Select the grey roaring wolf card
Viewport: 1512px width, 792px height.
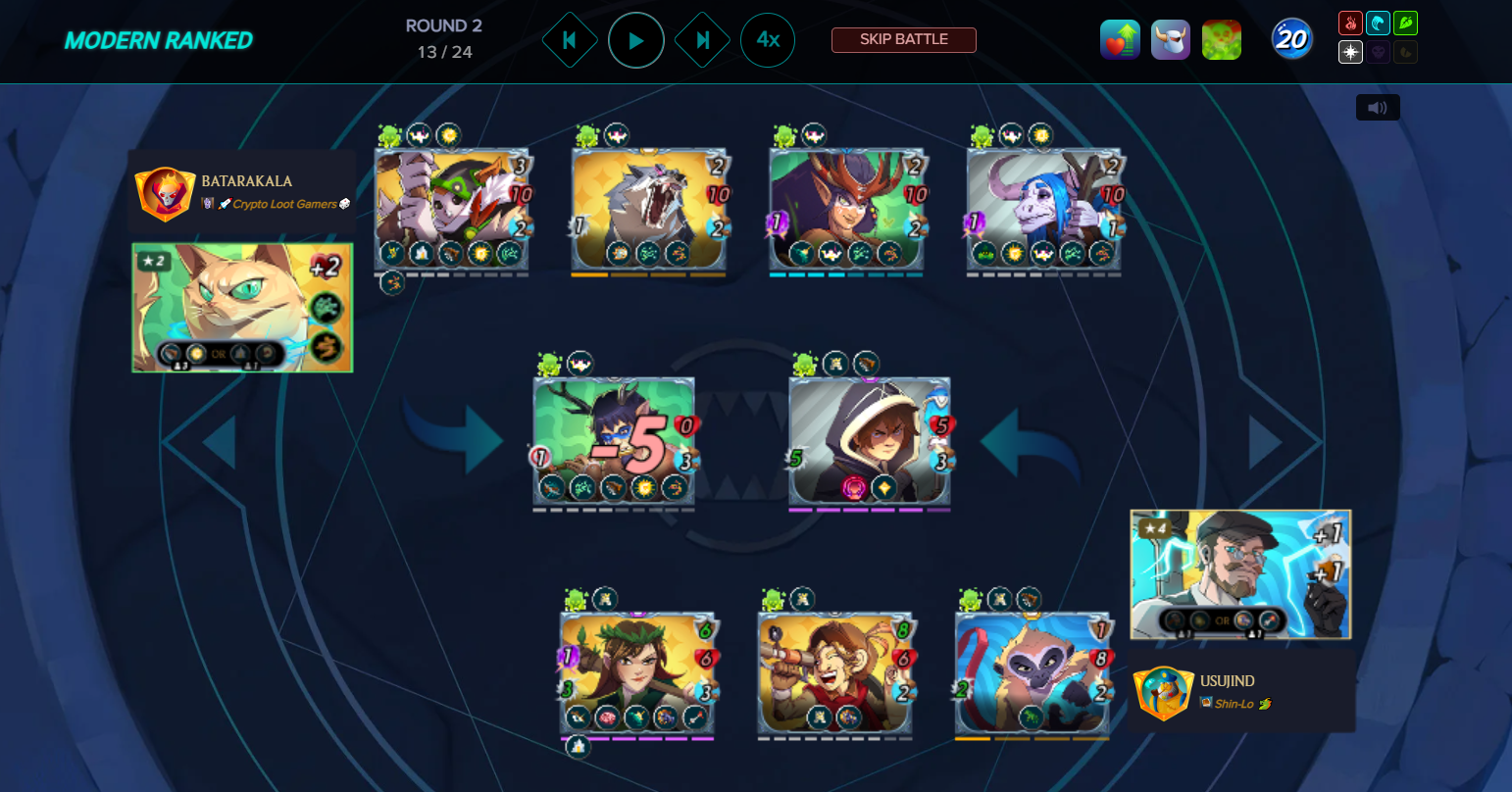pos(649,208)
